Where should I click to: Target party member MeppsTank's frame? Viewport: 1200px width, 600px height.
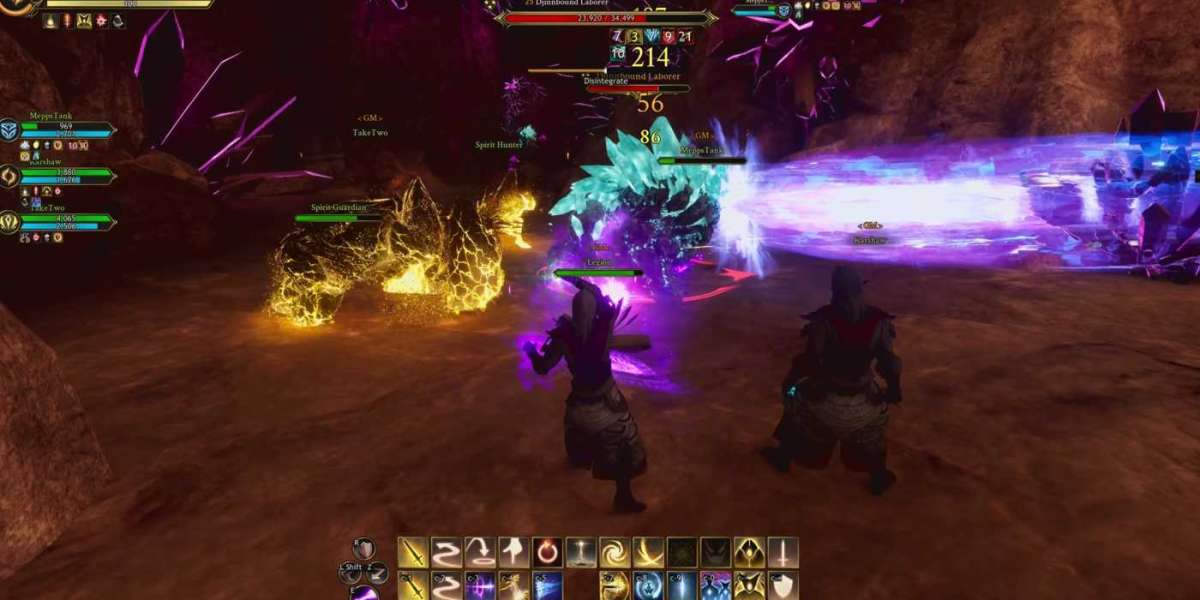click(x=62, y=130)
